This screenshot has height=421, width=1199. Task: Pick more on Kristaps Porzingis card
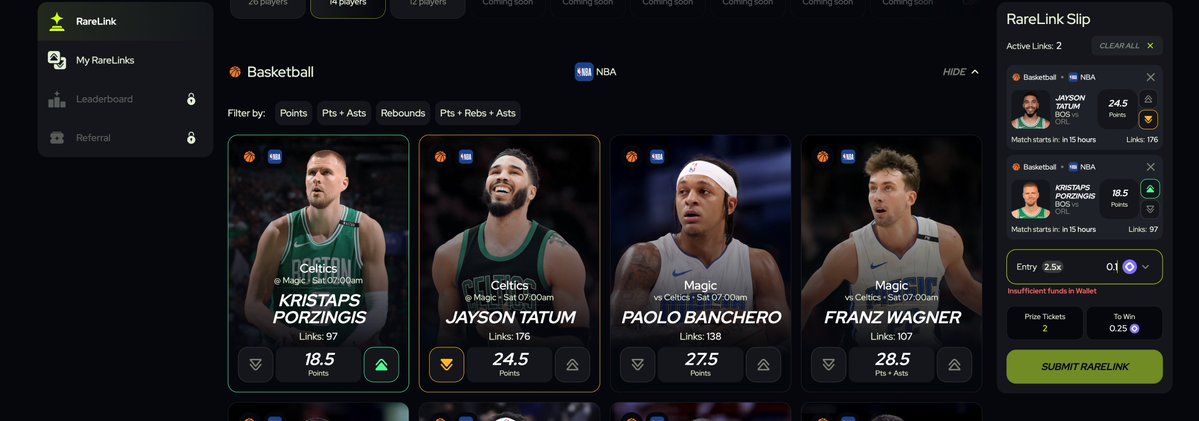pos(381,365)
